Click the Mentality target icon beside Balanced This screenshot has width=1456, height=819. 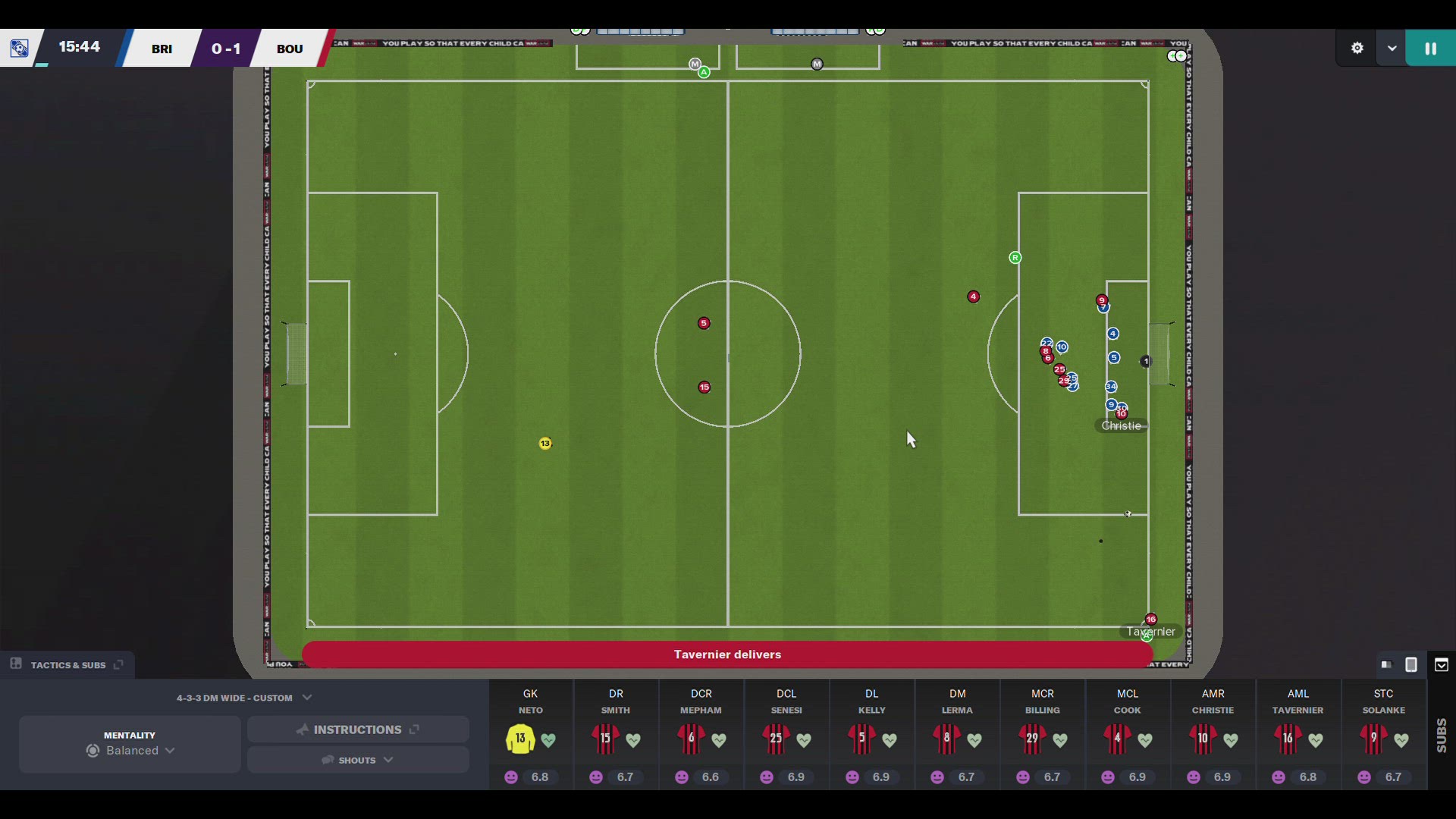click(92, 751)
